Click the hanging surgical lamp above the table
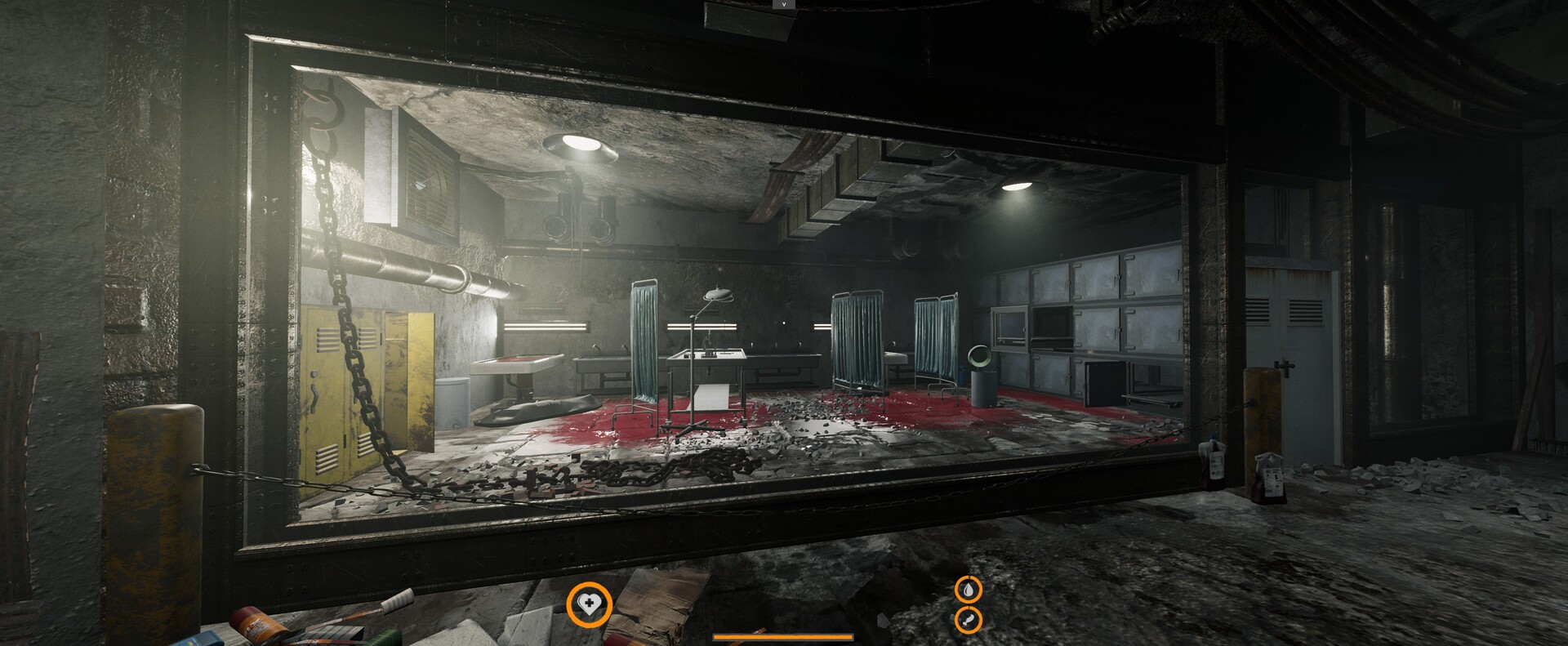1568x646 pixels. click(x=717, y=294)
